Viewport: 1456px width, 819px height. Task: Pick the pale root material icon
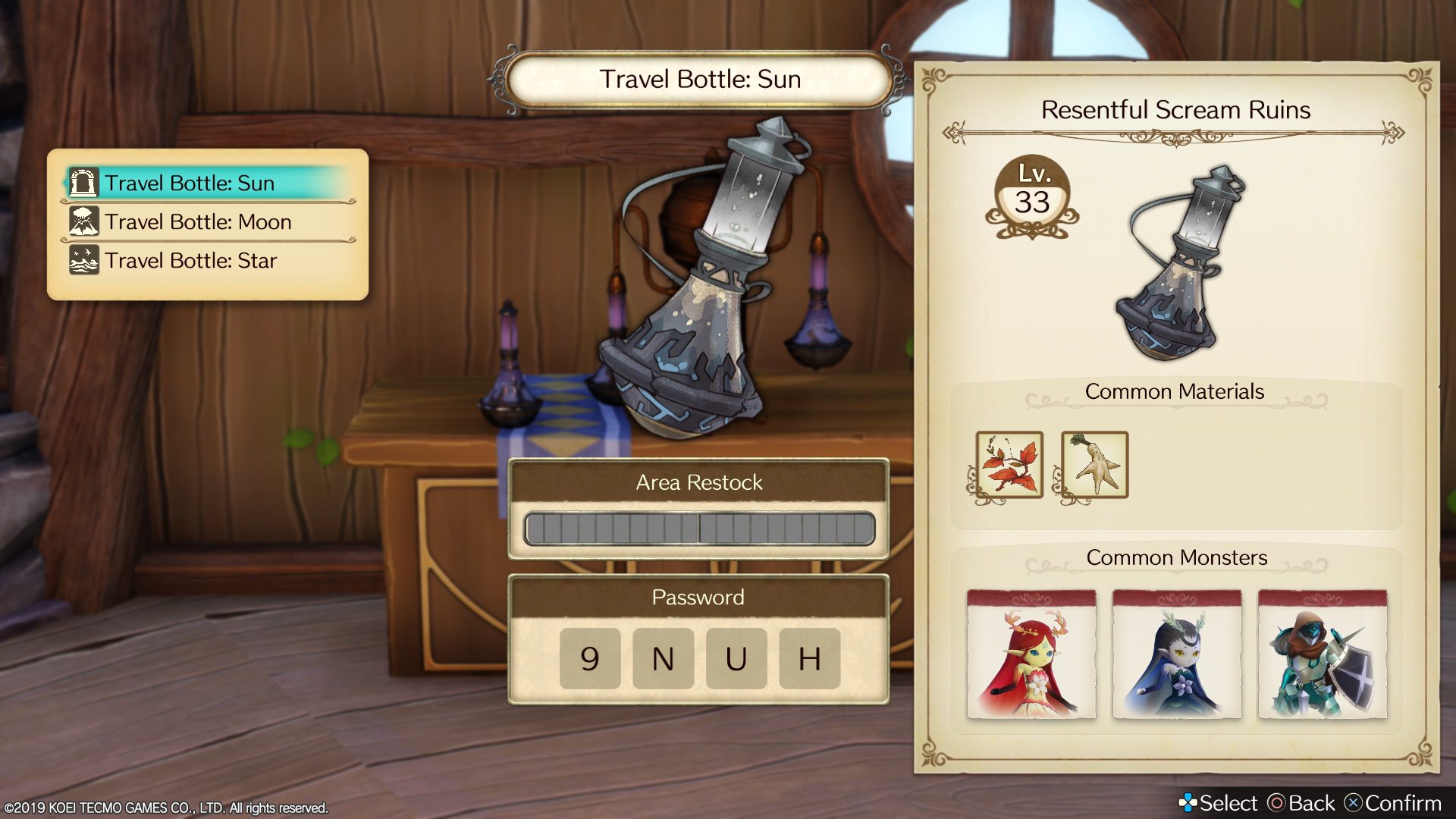[1094, 465]
